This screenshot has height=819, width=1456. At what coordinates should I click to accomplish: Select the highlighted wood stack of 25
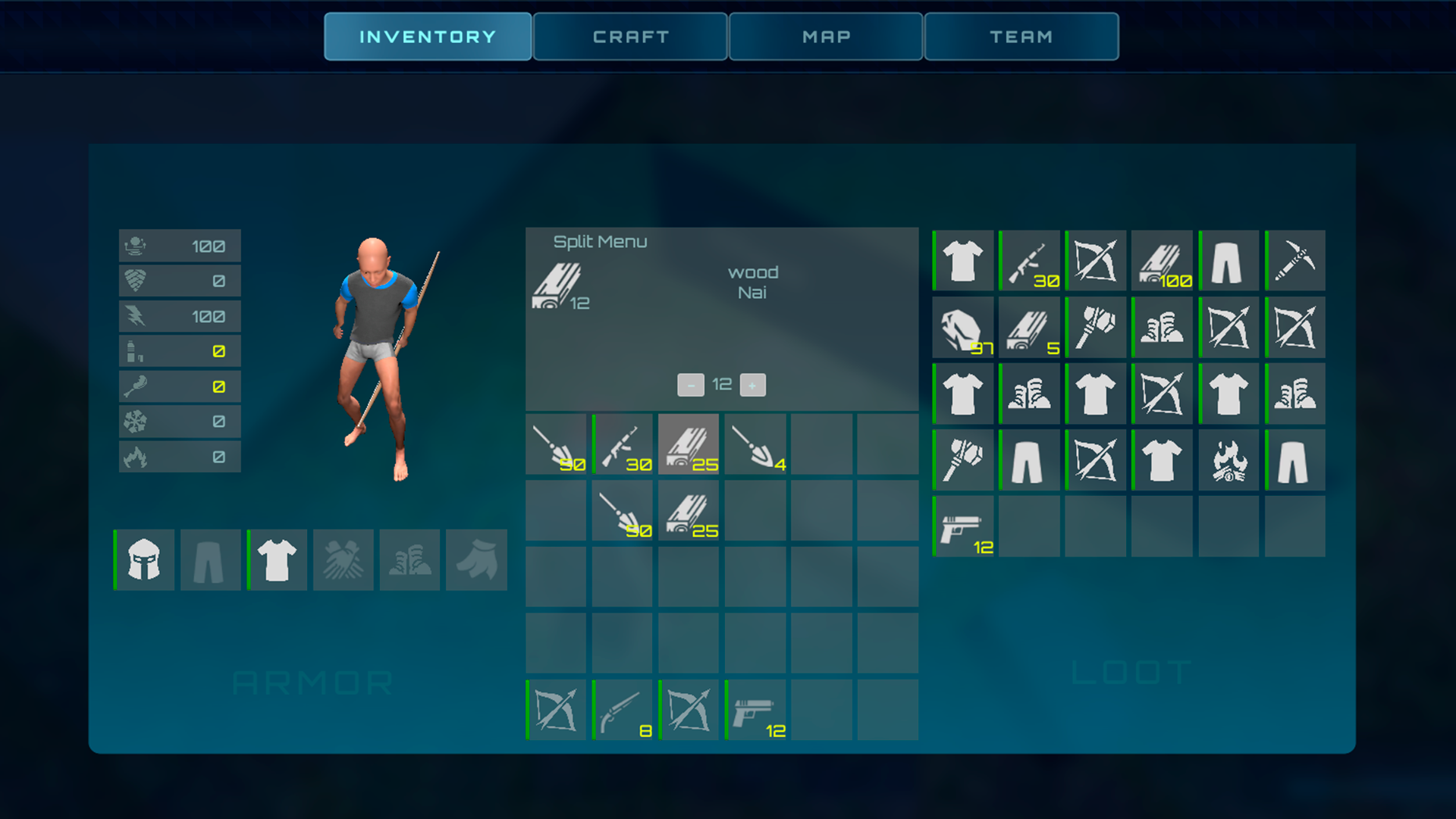tap(688, 445)
